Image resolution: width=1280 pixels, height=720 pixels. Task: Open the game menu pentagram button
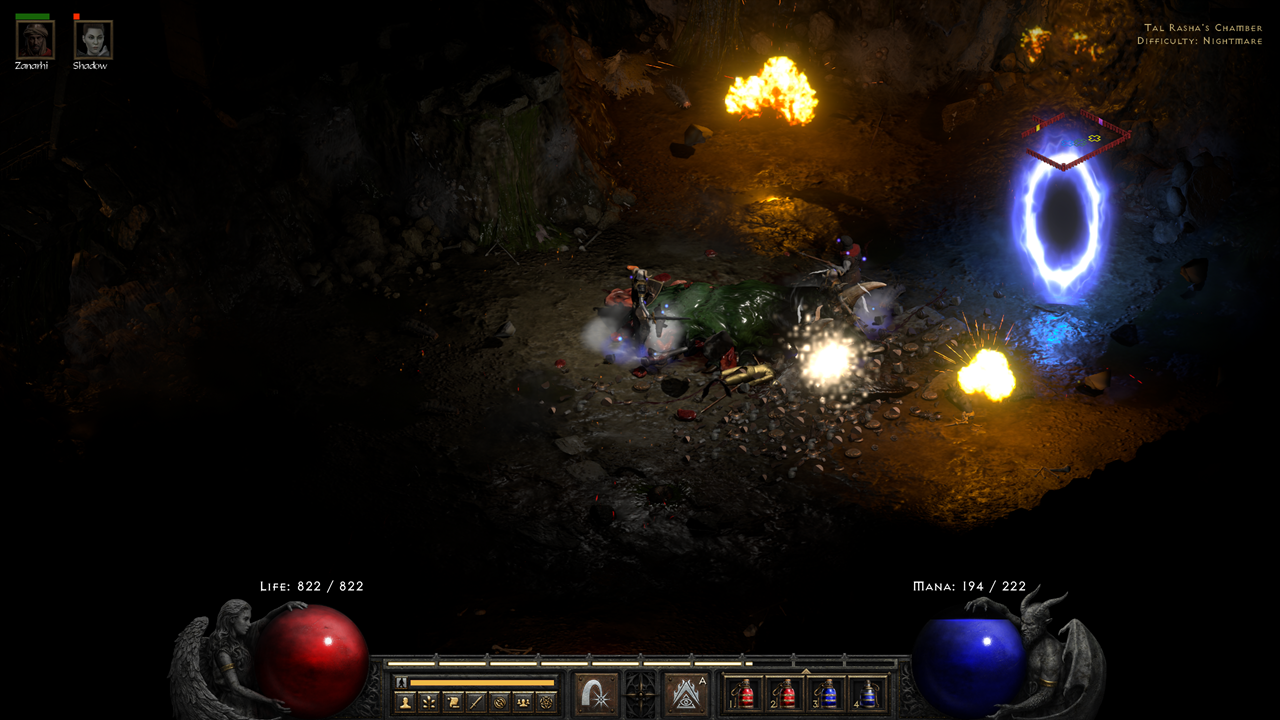click(545, 702)
